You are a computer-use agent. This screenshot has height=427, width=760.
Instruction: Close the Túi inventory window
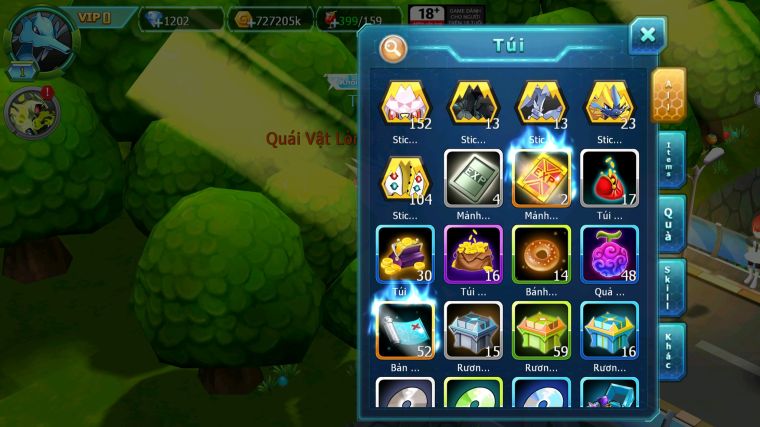click(647, 36)
